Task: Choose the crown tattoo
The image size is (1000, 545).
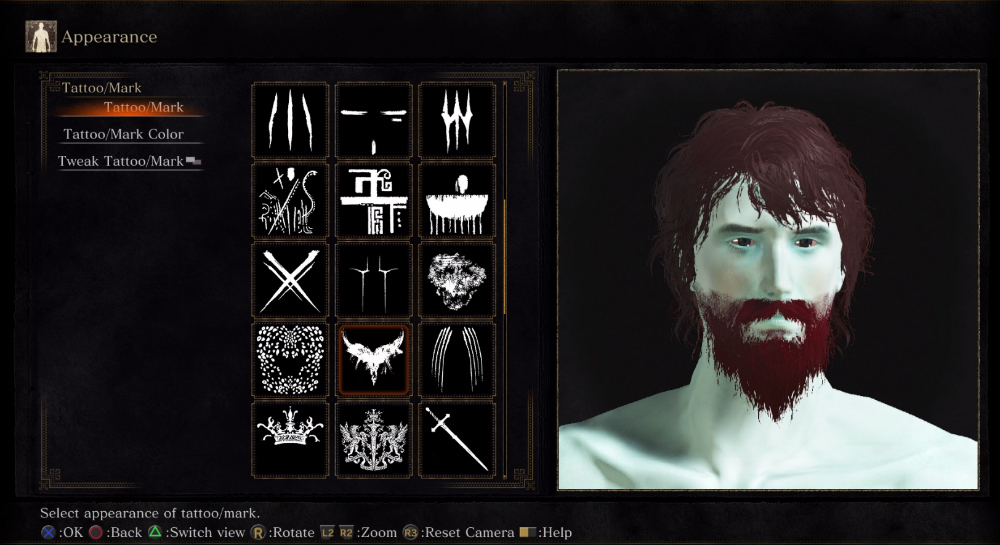Action: (290, 438)
